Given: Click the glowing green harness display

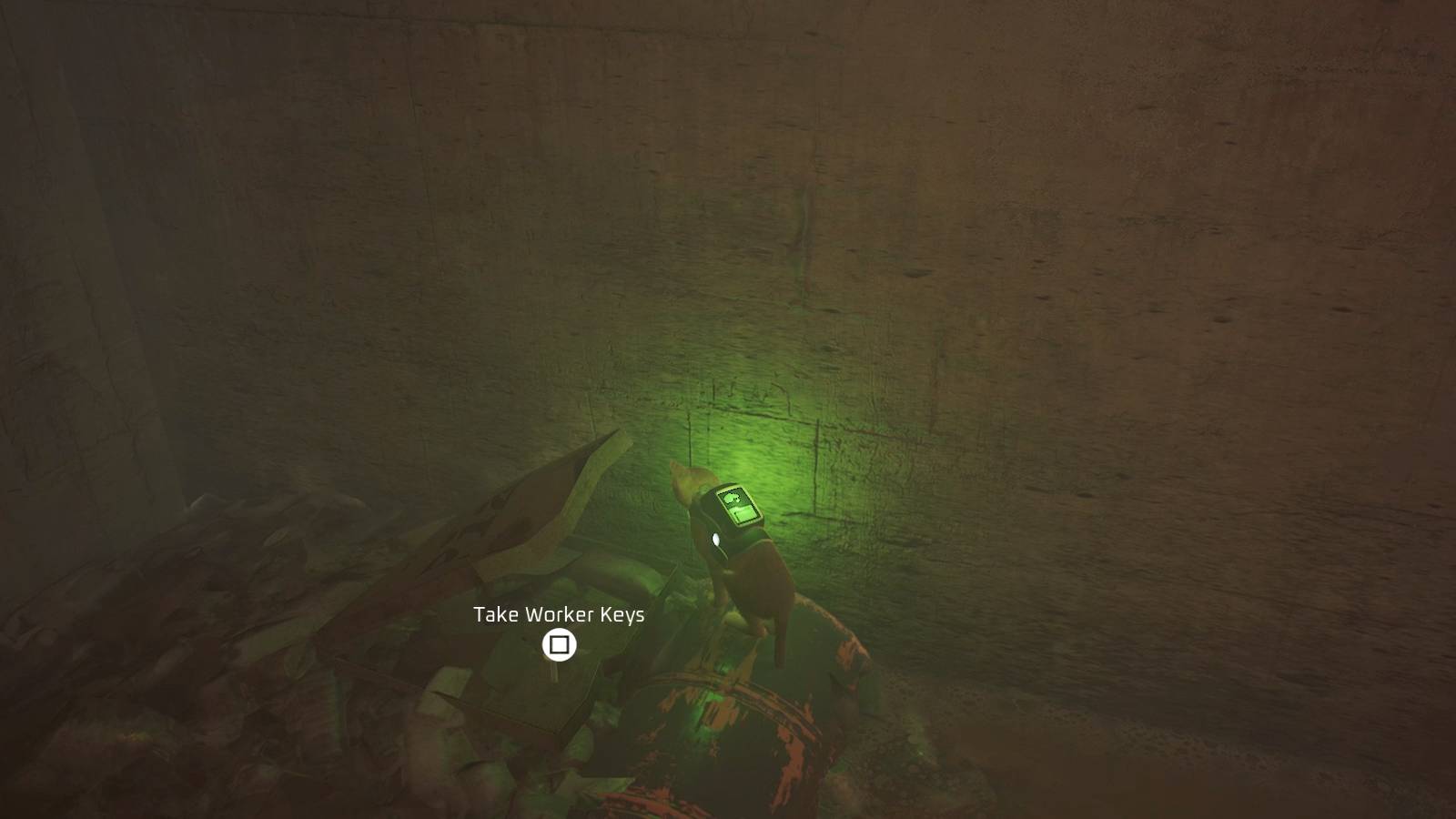Looking at the screenshot, I should coord(739,506).
